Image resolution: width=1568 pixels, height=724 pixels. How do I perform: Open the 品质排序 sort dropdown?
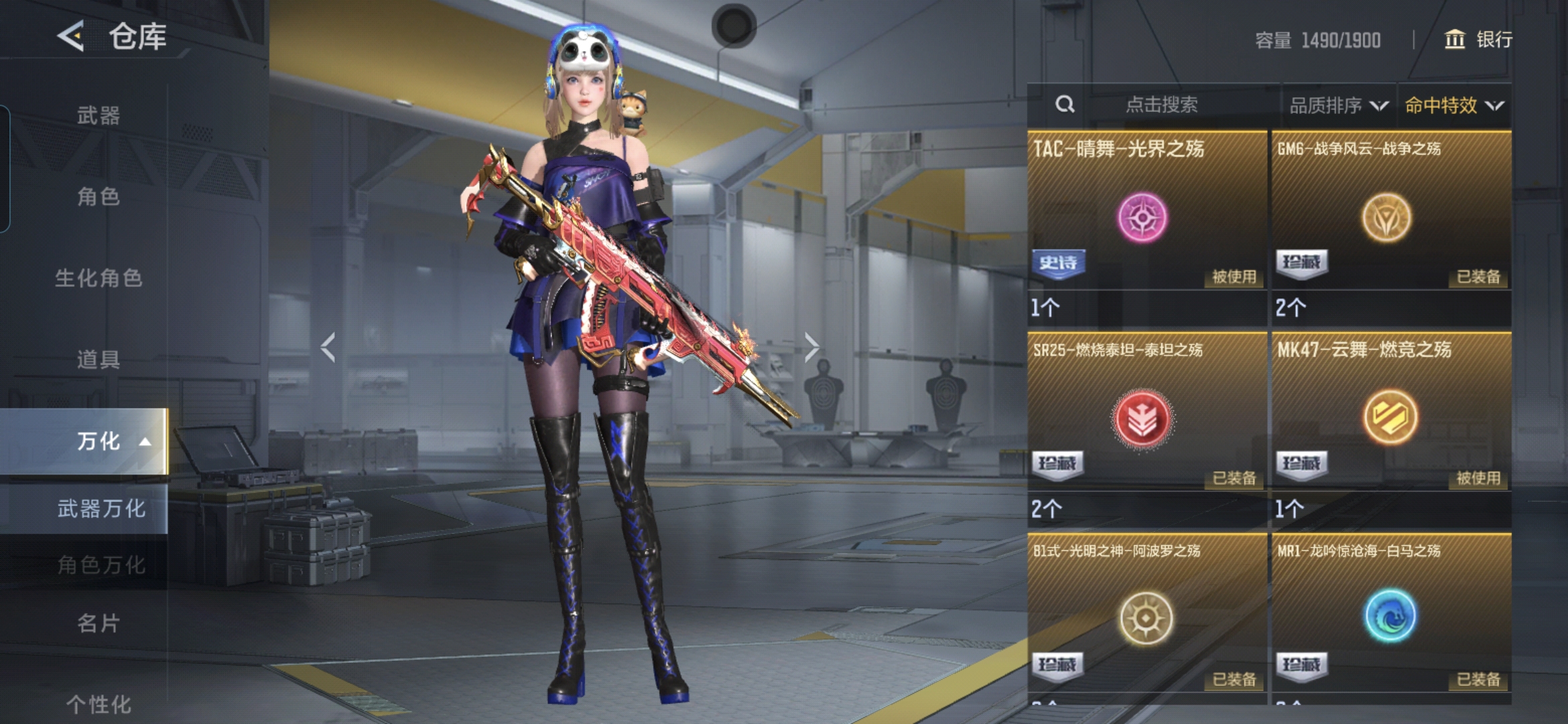(x=1338, y=105)
